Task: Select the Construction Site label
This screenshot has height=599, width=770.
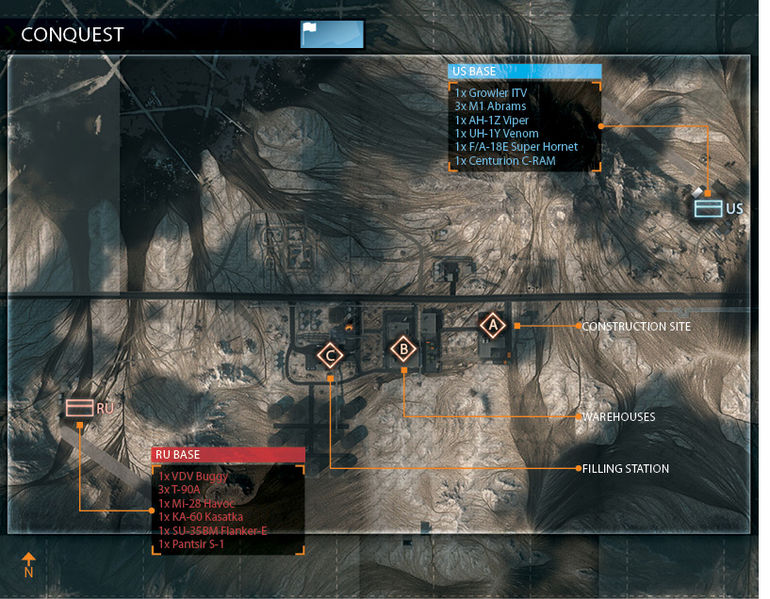Action: pos(635,327)
